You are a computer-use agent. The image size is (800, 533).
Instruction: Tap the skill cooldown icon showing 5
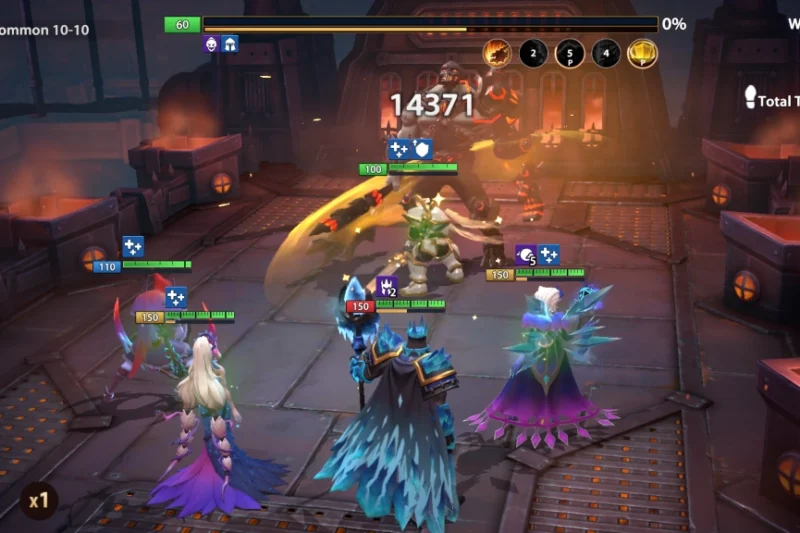tap(570, 53)
